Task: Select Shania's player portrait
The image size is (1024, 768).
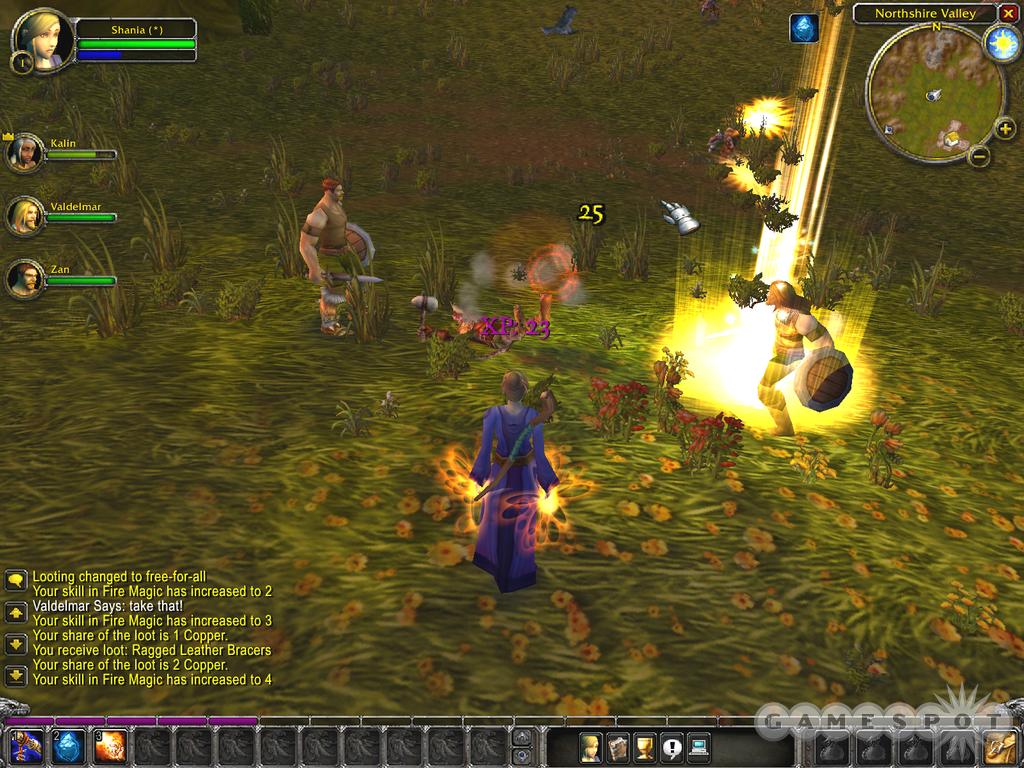Action: click(x=42, y=41)
